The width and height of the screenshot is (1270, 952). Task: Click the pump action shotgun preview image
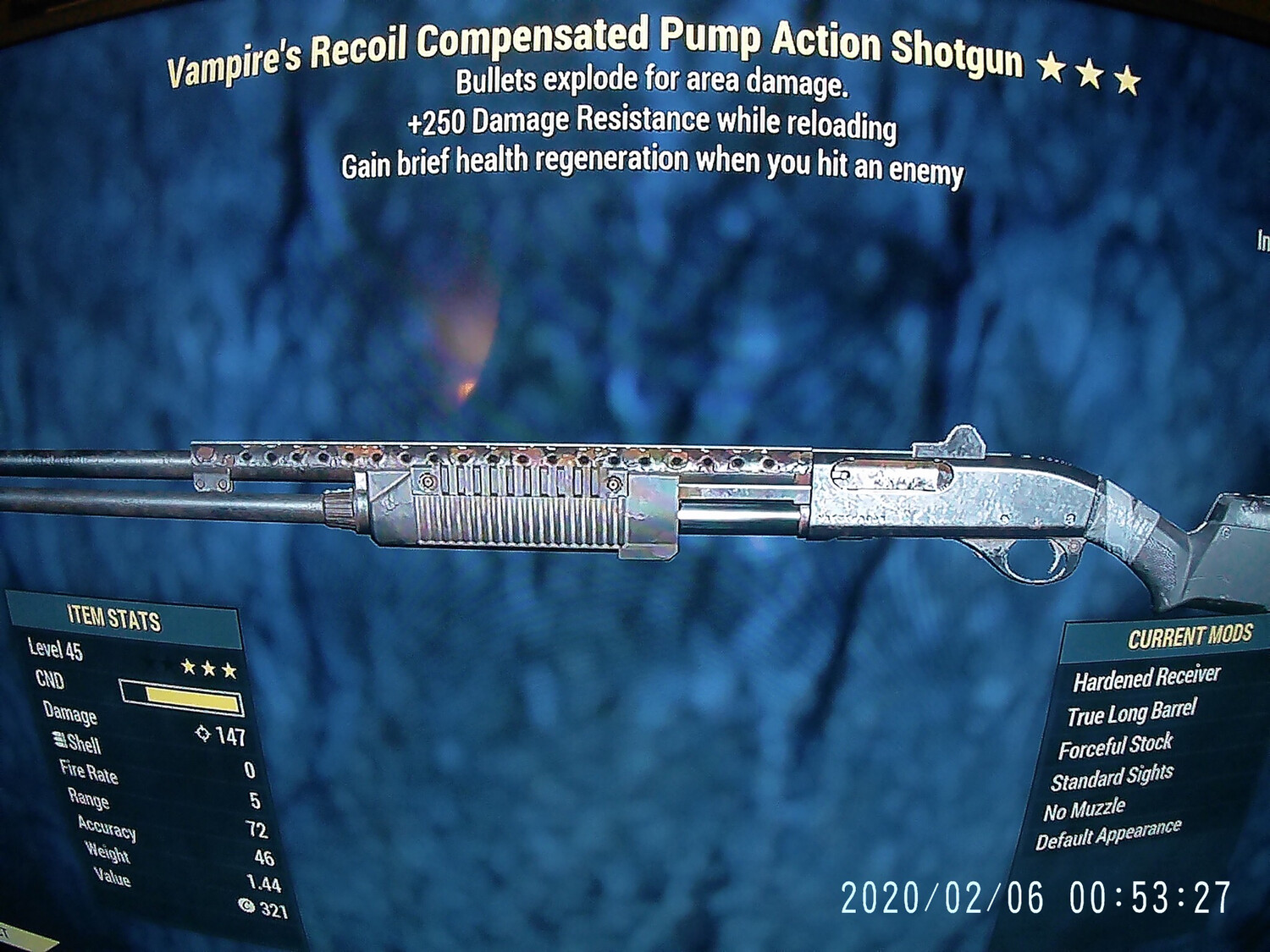coord(635,508)
